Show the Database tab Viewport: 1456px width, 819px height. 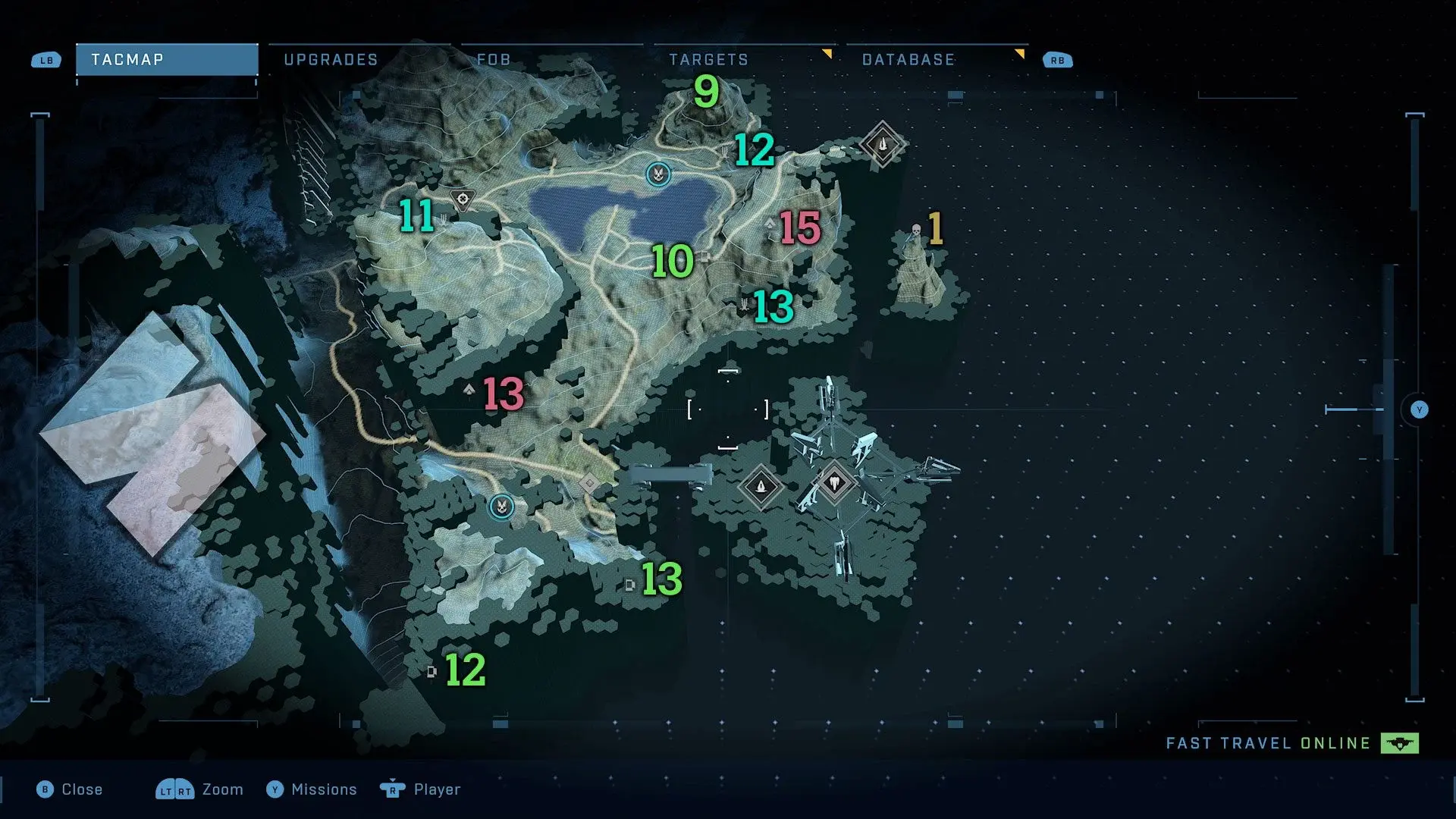(x=908, y=60)
